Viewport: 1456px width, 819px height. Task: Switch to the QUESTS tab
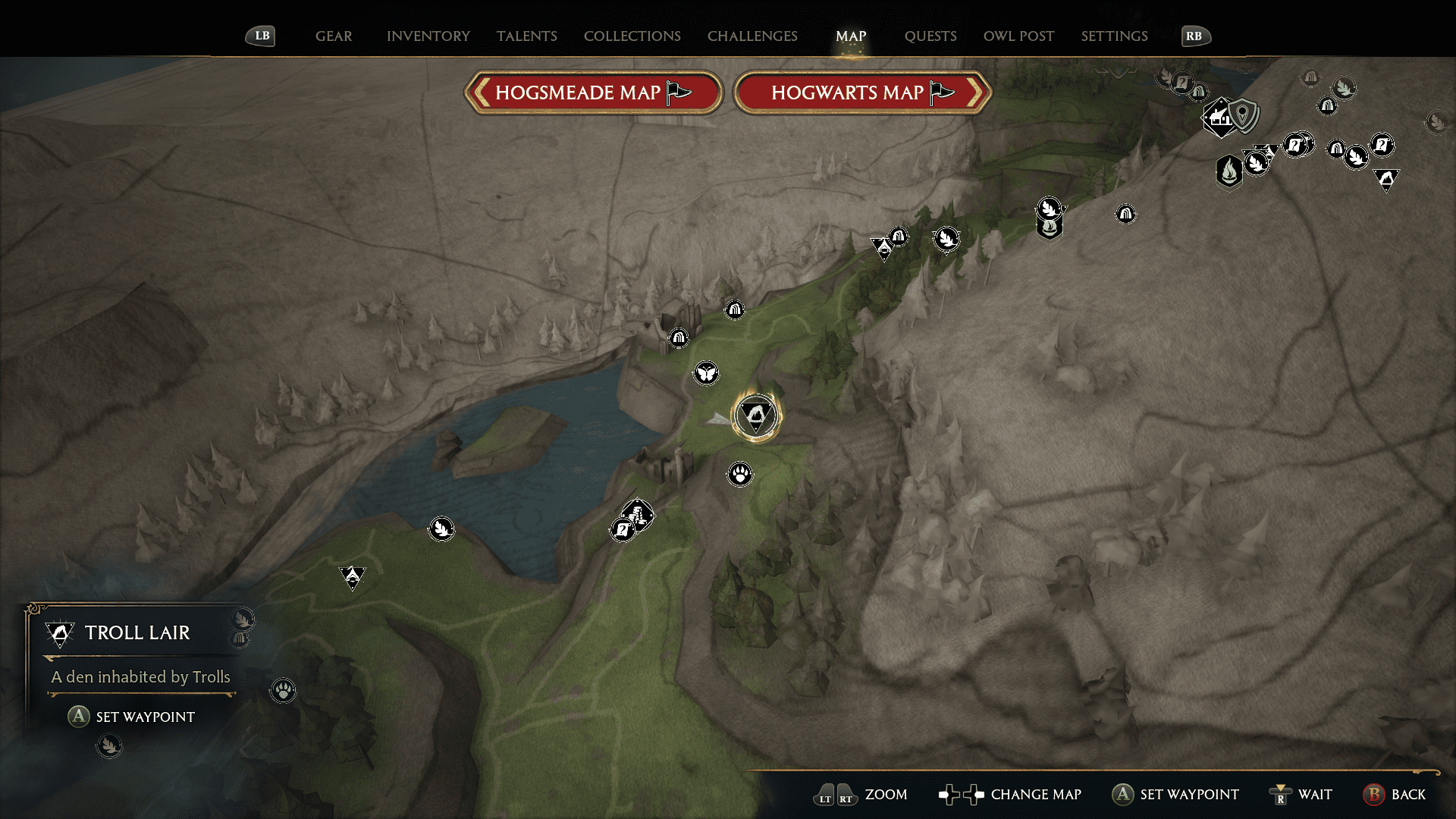[930, 36]
